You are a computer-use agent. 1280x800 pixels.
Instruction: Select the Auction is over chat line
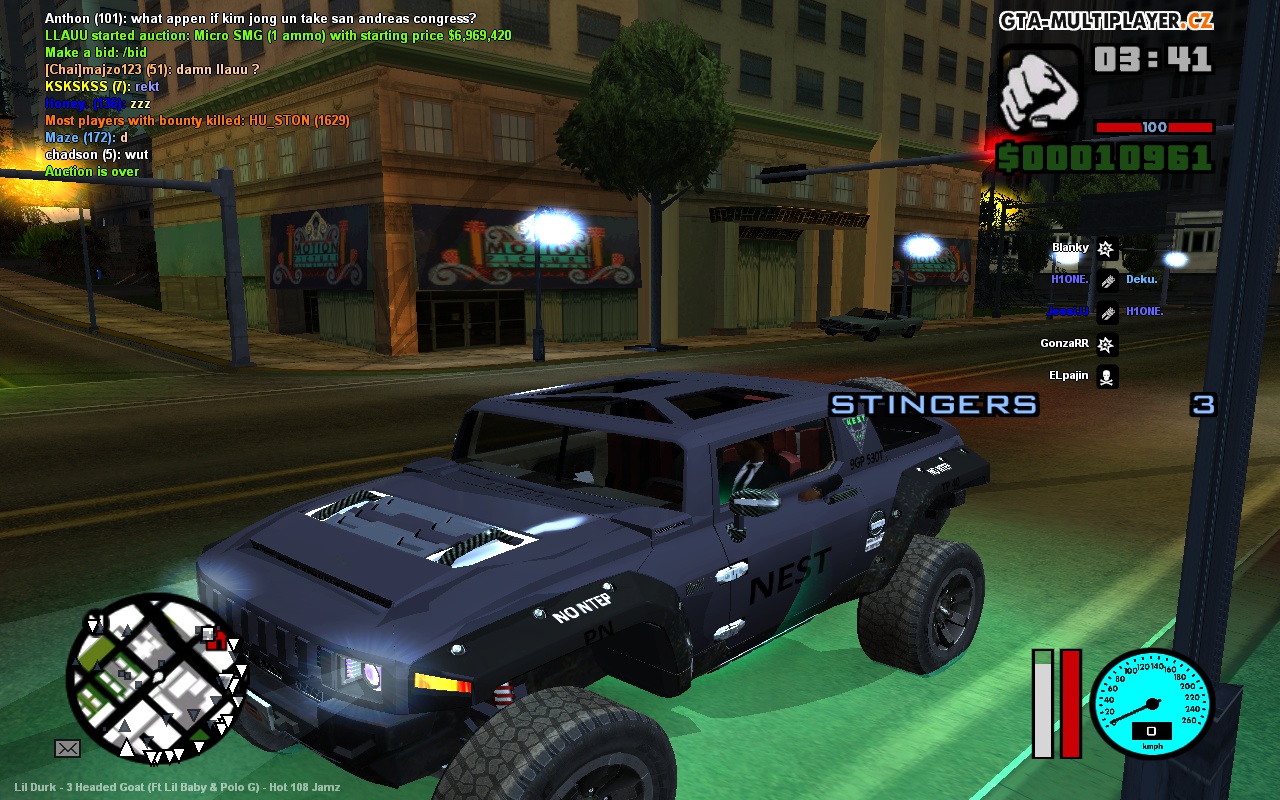click(90, 171)
